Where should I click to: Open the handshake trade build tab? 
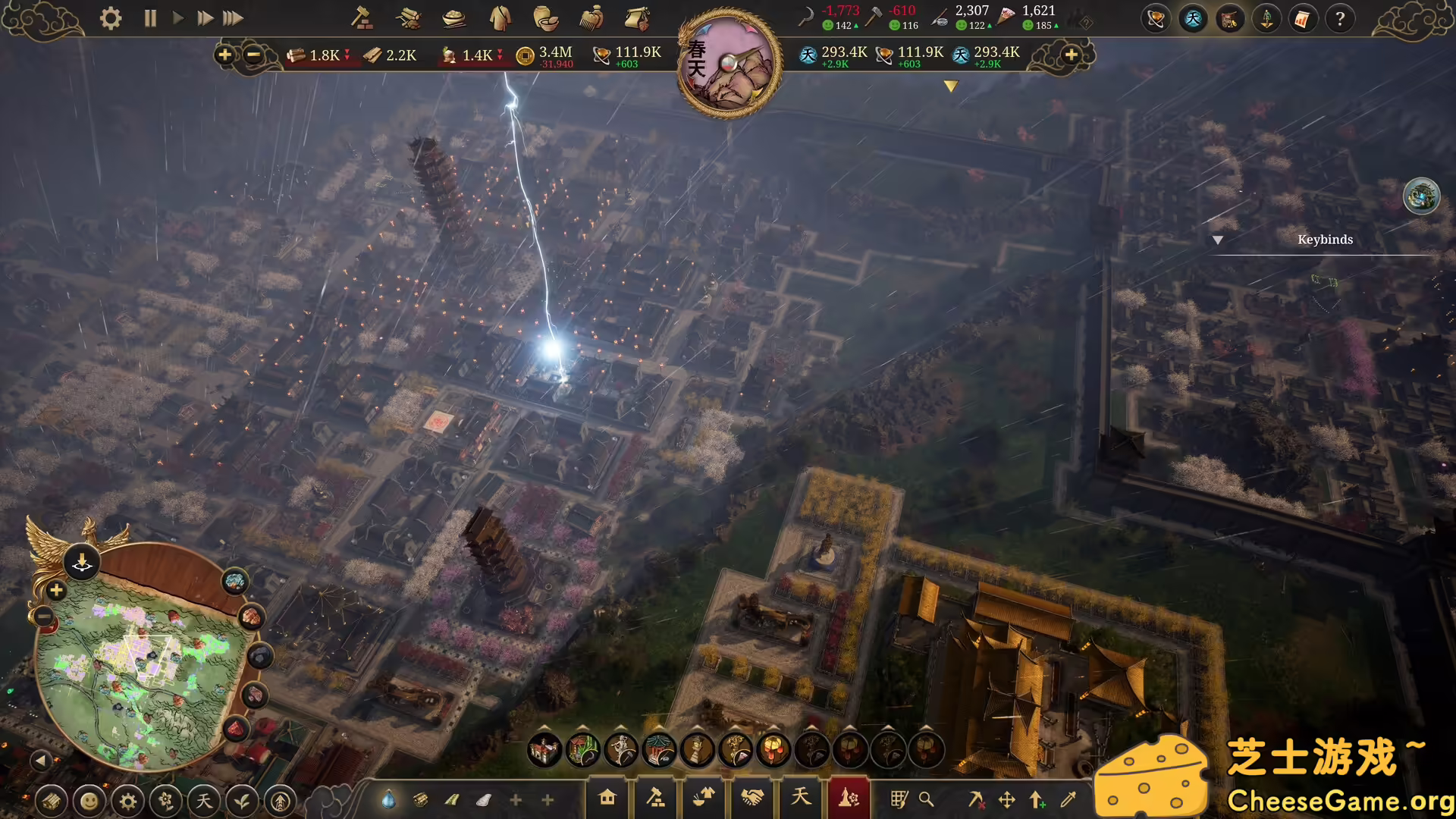(752, 798)
